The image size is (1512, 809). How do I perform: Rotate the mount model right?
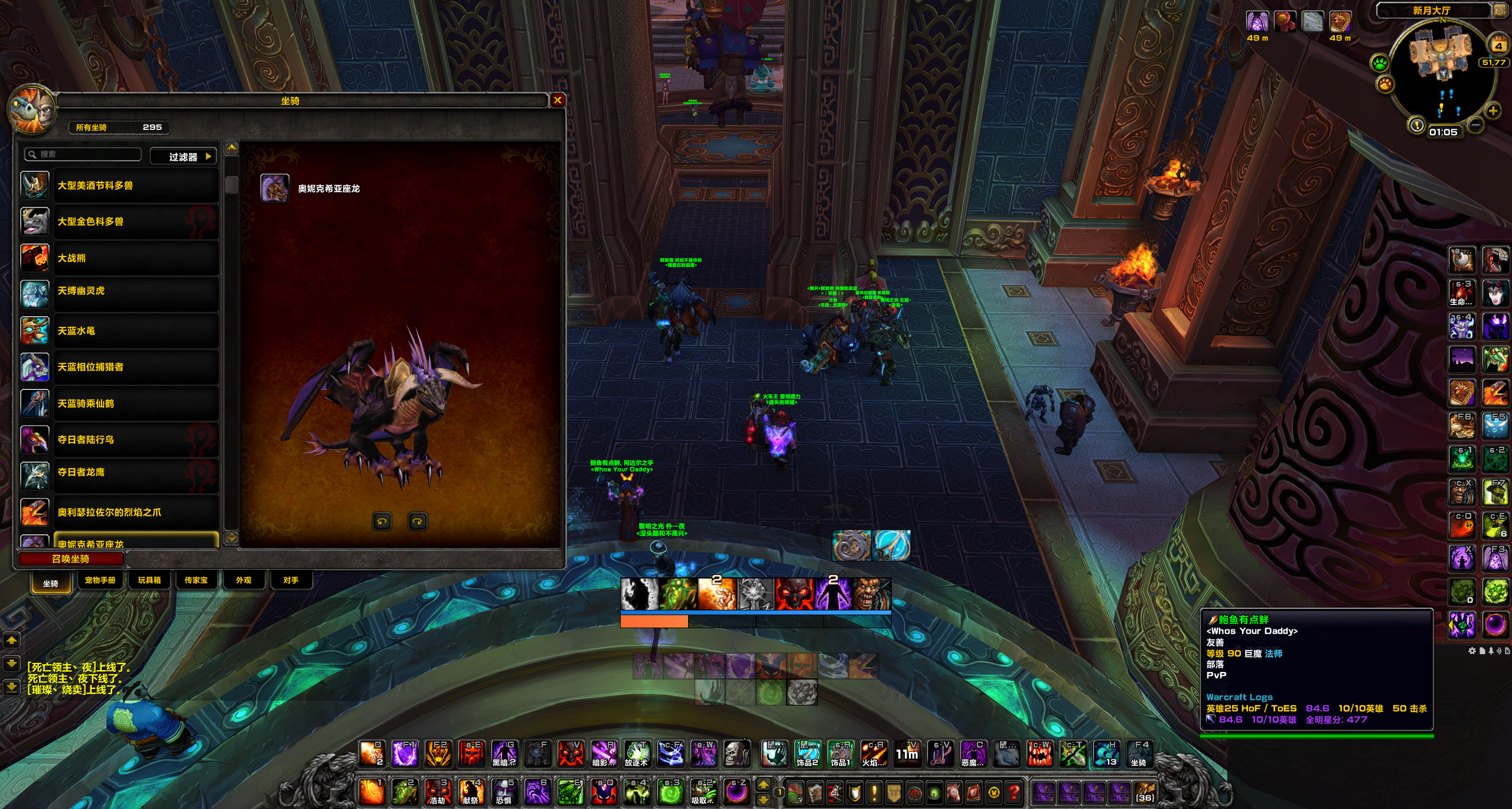418,521
